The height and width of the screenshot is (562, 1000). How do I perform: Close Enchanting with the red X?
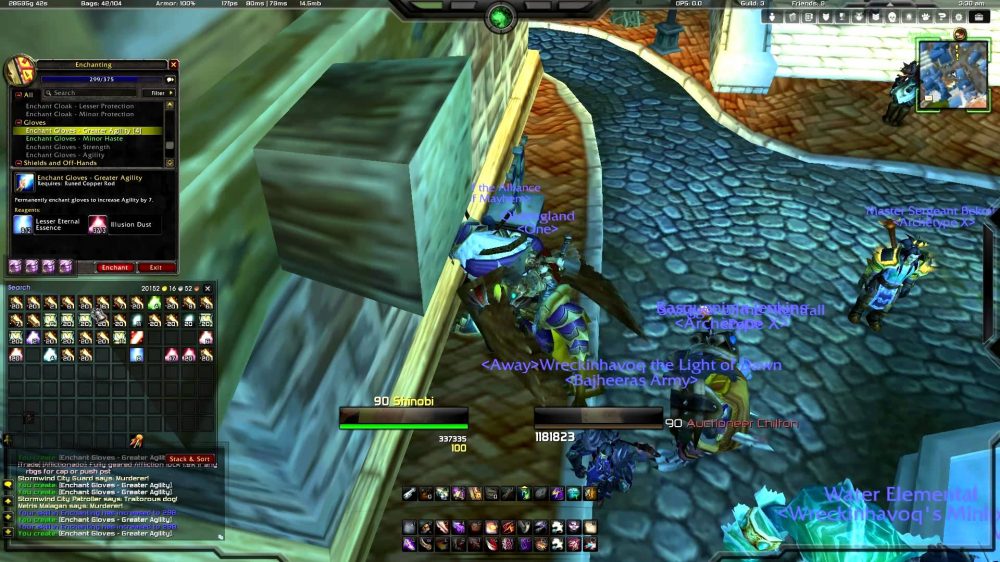point(173,64)
